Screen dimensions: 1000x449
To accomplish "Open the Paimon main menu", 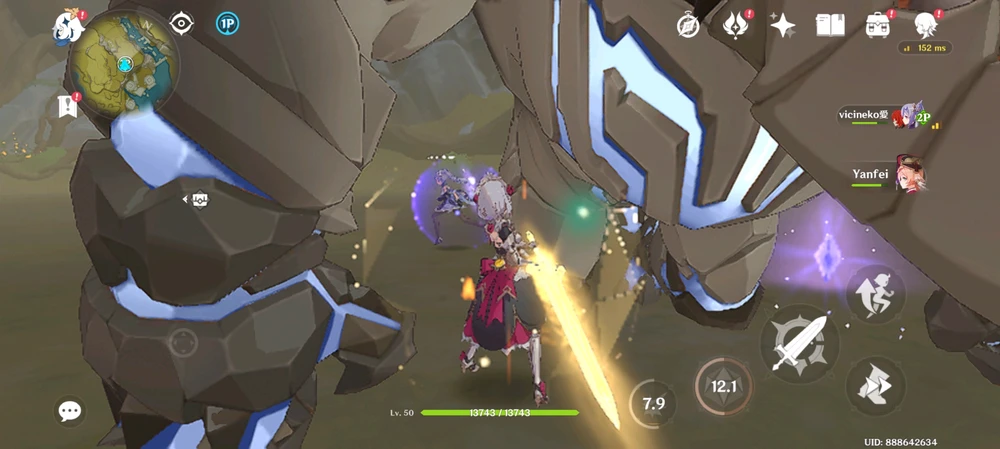I will [69, 27].
